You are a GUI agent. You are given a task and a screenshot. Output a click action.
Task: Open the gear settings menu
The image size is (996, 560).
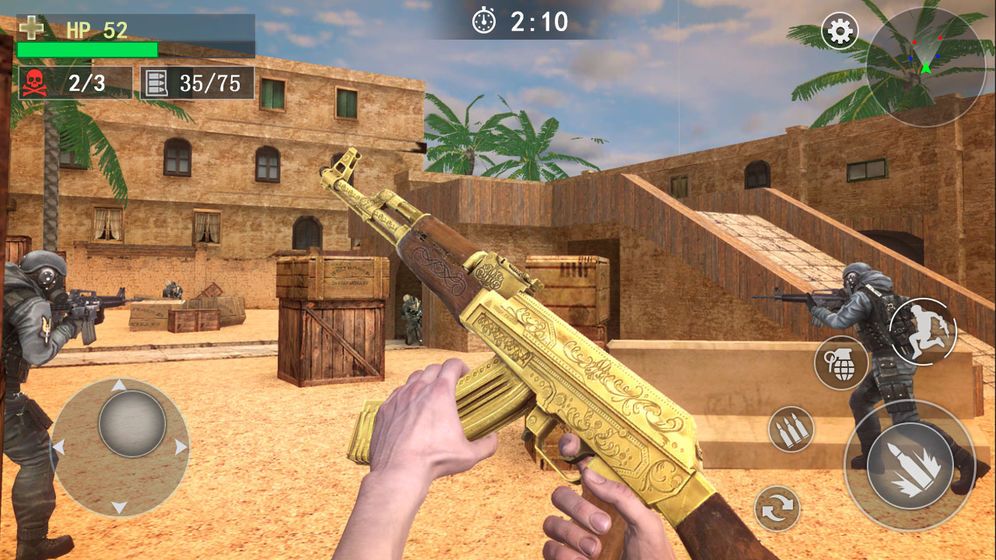pyautogui.click(x=840, y=32)
